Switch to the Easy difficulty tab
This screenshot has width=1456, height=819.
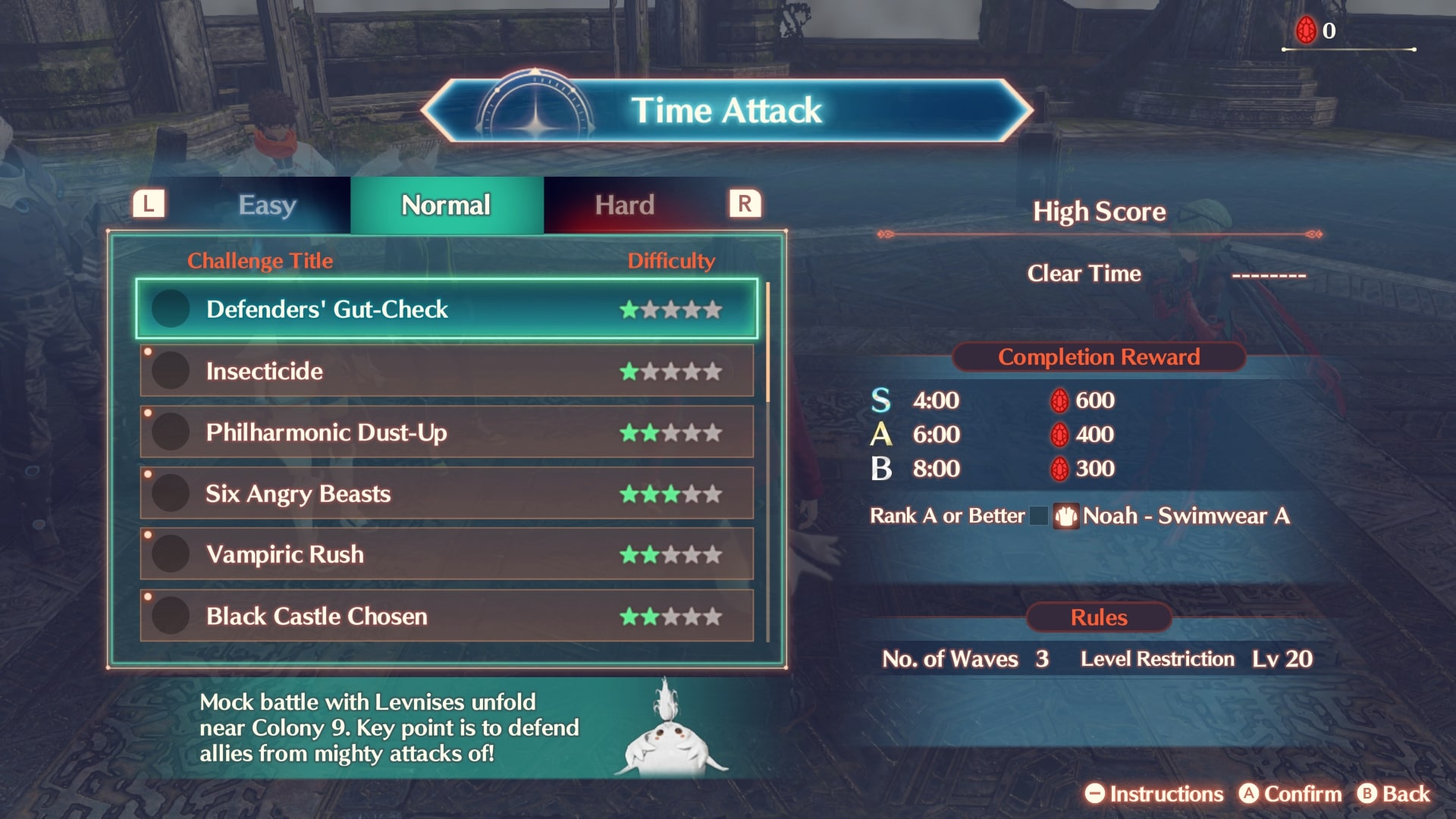pos(267,205)
